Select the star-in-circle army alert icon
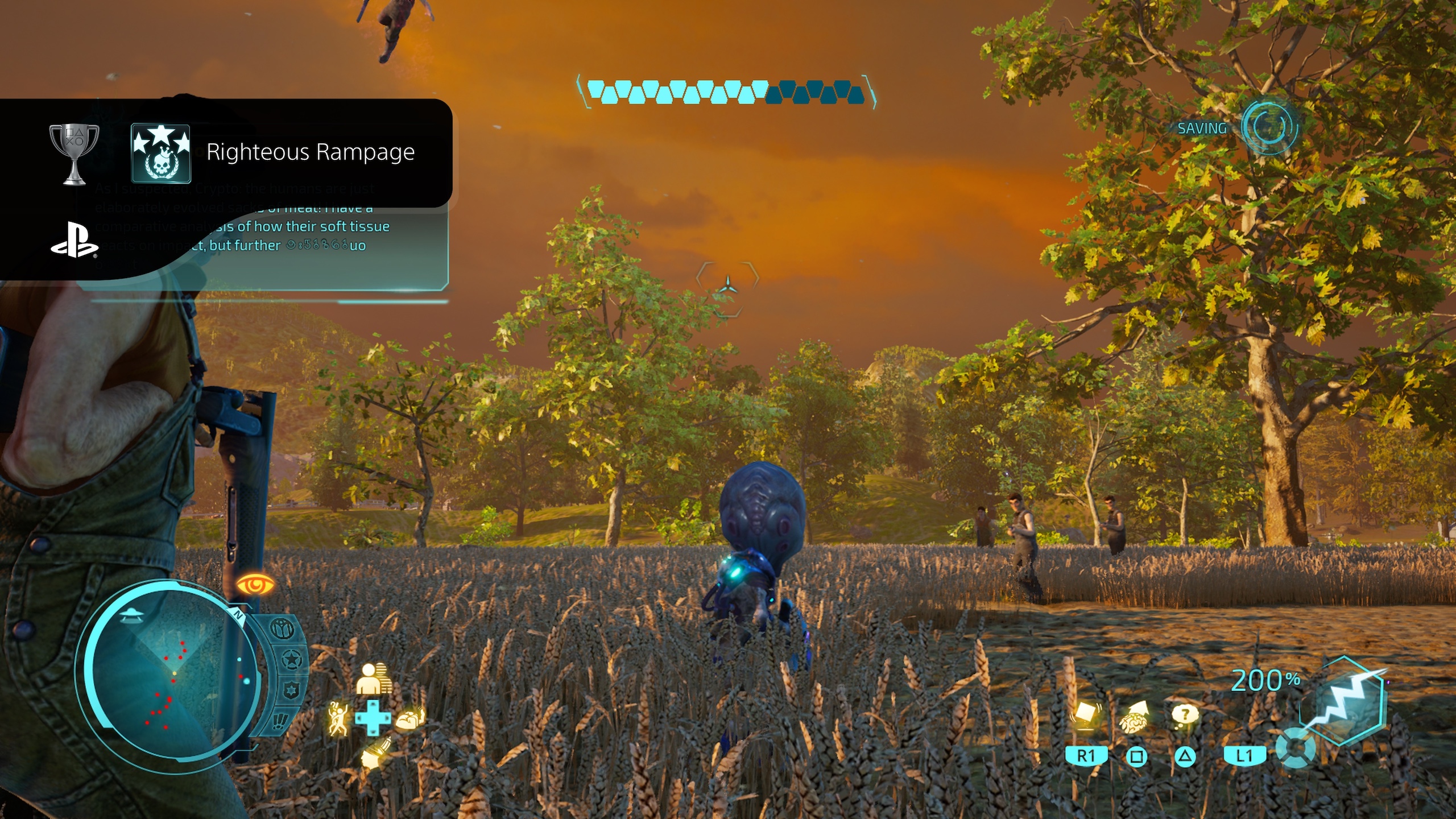Viewport: 1456px width, 819px height. click(292, 660)
